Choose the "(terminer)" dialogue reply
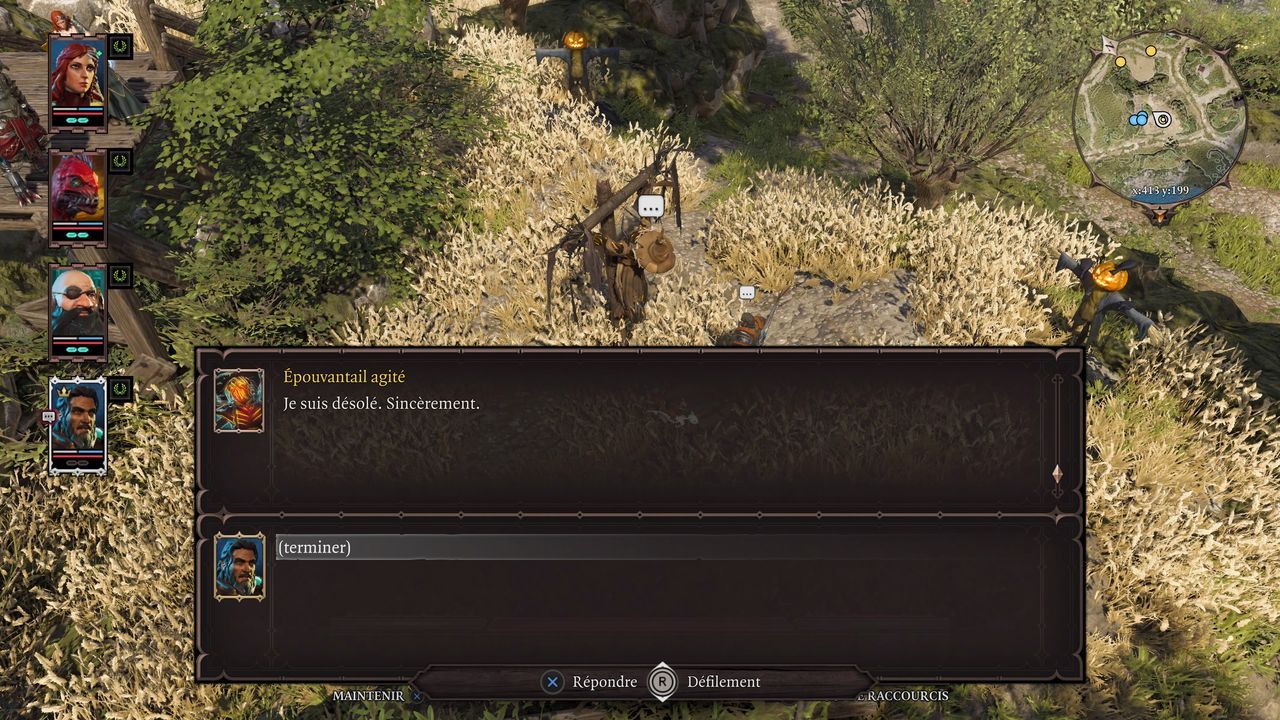 [315, 547]
